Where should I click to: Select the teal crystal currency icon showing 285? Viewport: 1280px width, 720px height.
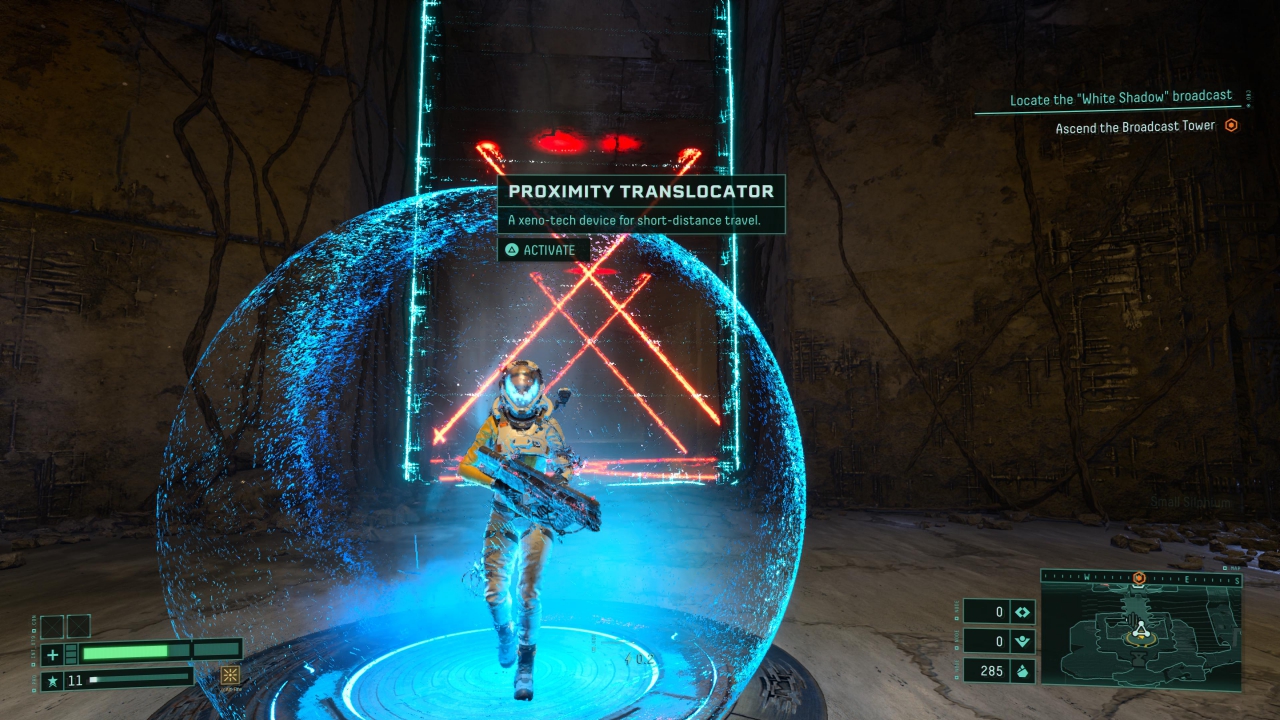1022,670
